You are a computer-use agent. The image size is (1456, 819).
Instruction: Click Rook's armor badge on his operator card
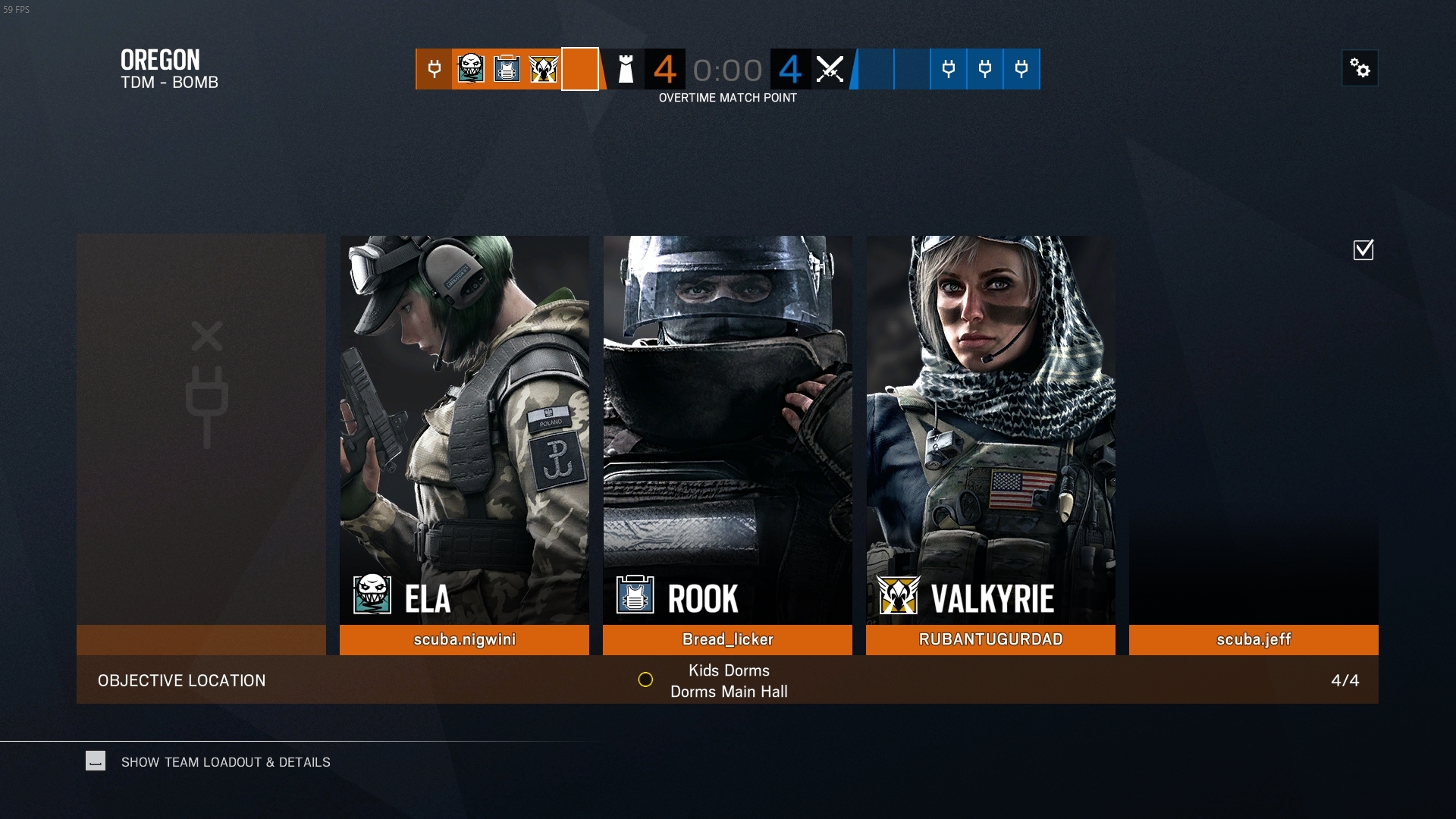[x=633, y=596]
